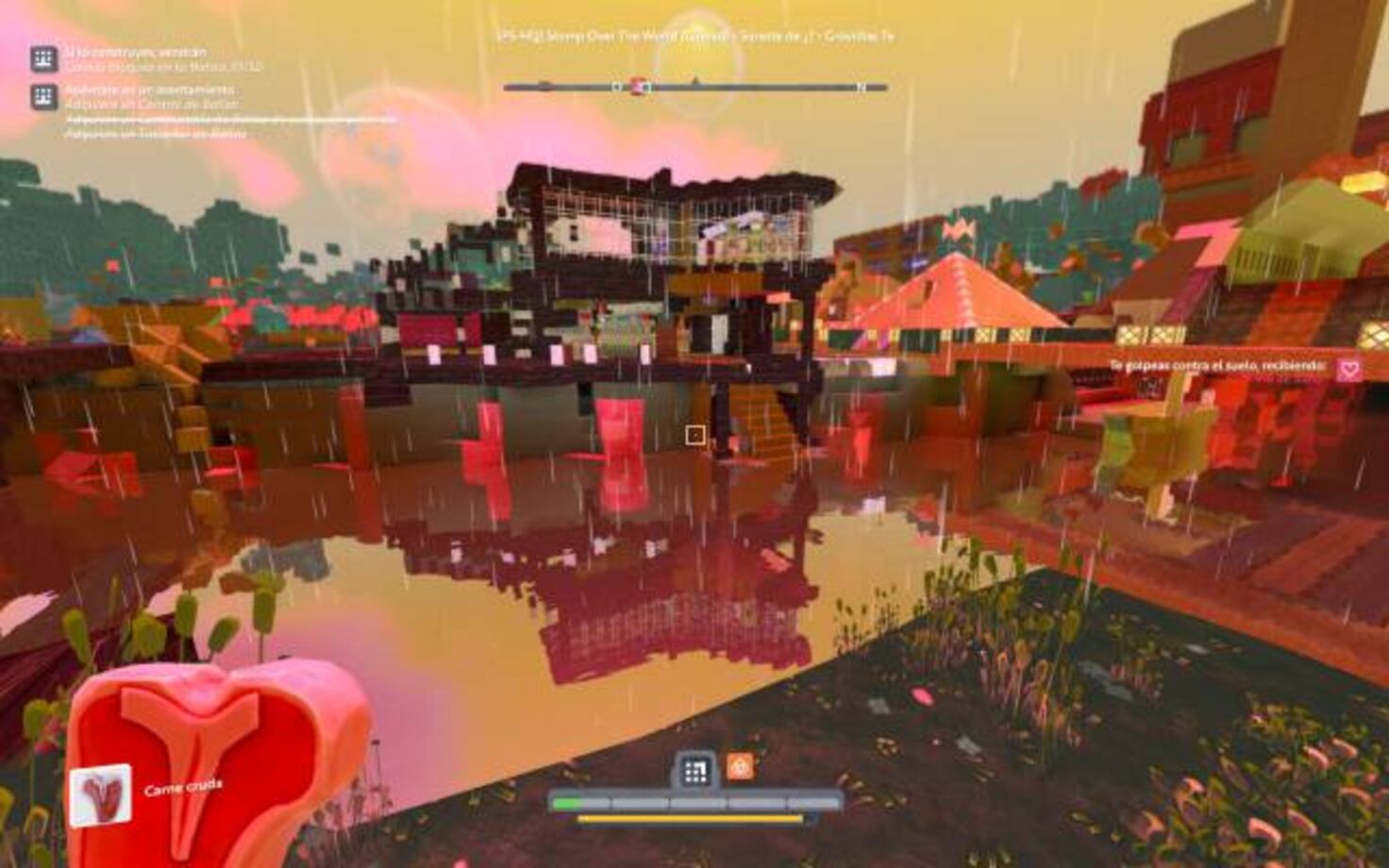Screen dimensions: 1389x868
Task: Click the 'Apodérate de un asentamiento' quest text
Action: pyautogui.click(x=151, y=92)
